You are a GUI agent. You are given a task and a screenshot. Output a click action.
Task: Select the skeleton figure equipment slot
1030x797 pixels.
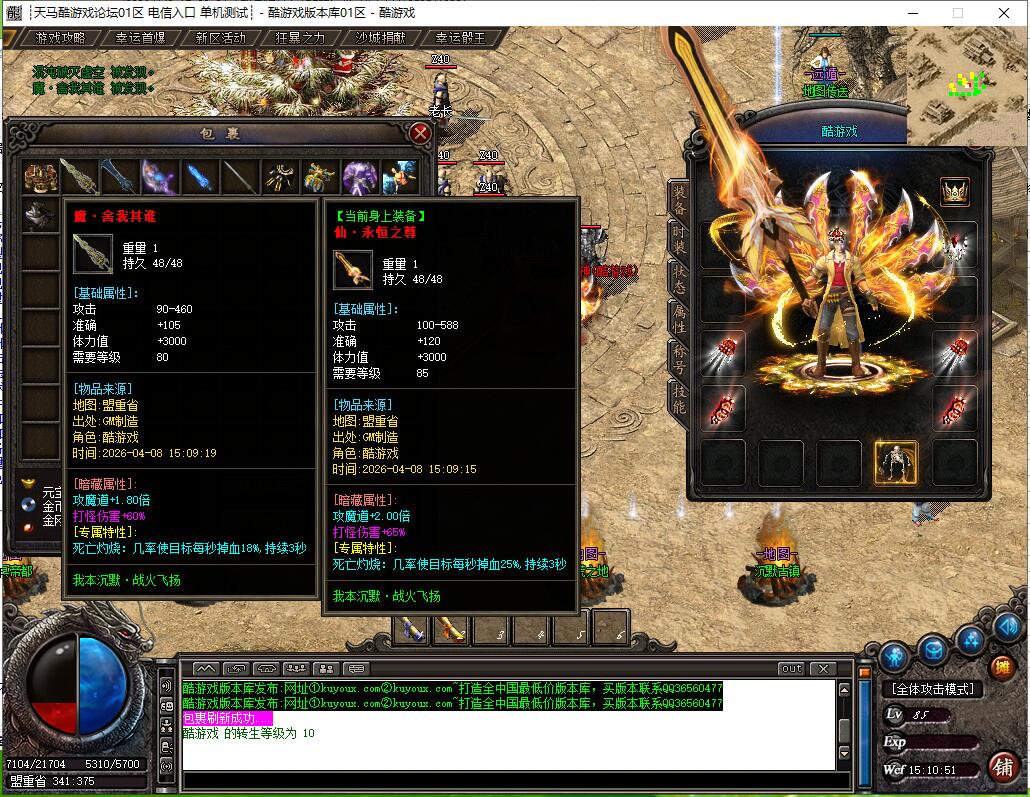[896, 462]
